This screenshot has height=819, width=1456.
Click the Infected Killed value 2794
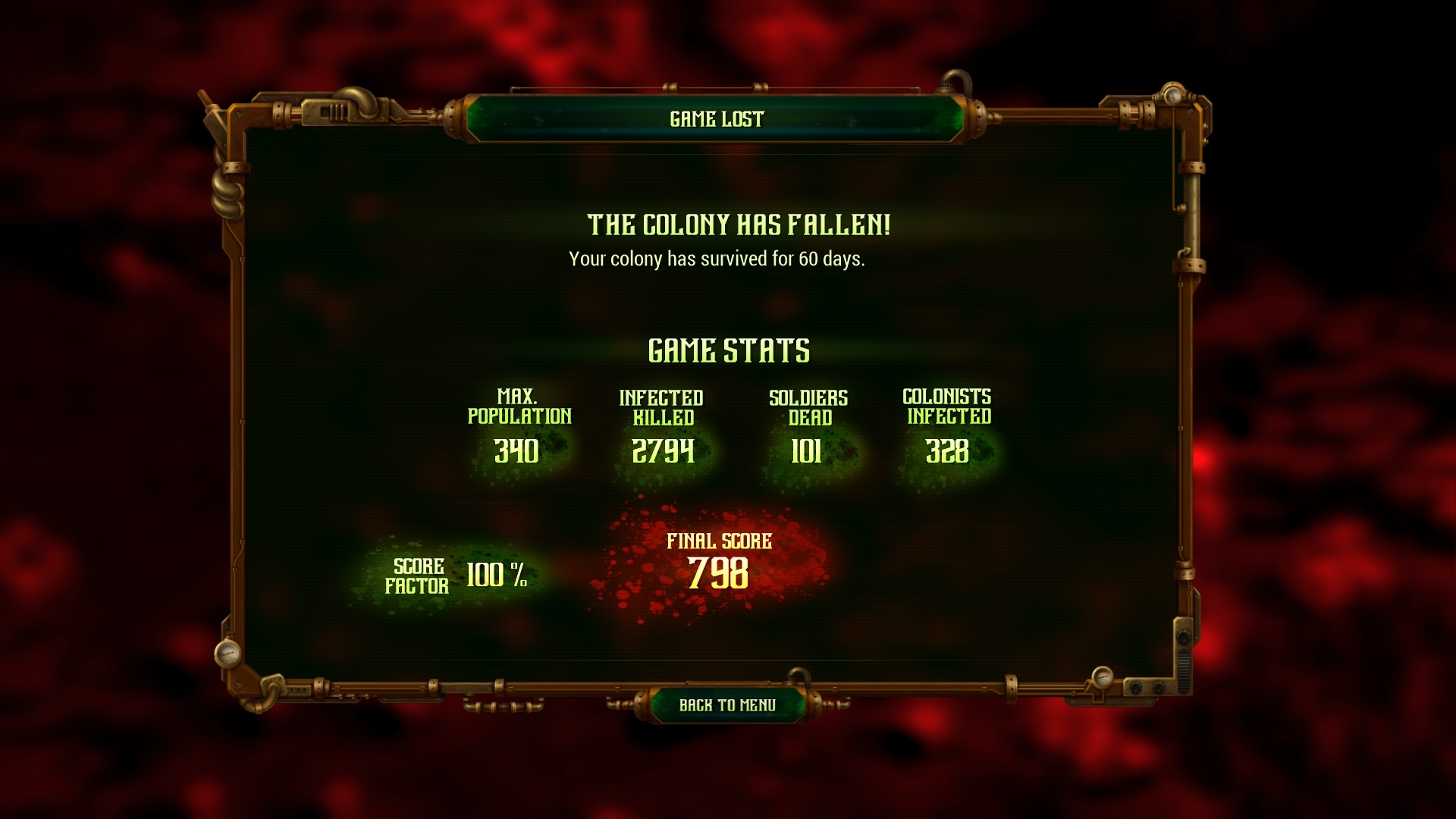[661, 451]
